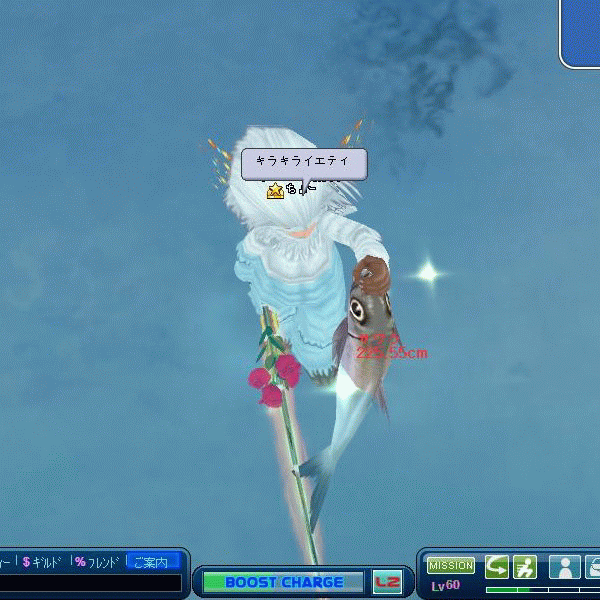
Task: Open the bag icon at the bar's edge
Action: pyautogui.click(x=593, y=567)
